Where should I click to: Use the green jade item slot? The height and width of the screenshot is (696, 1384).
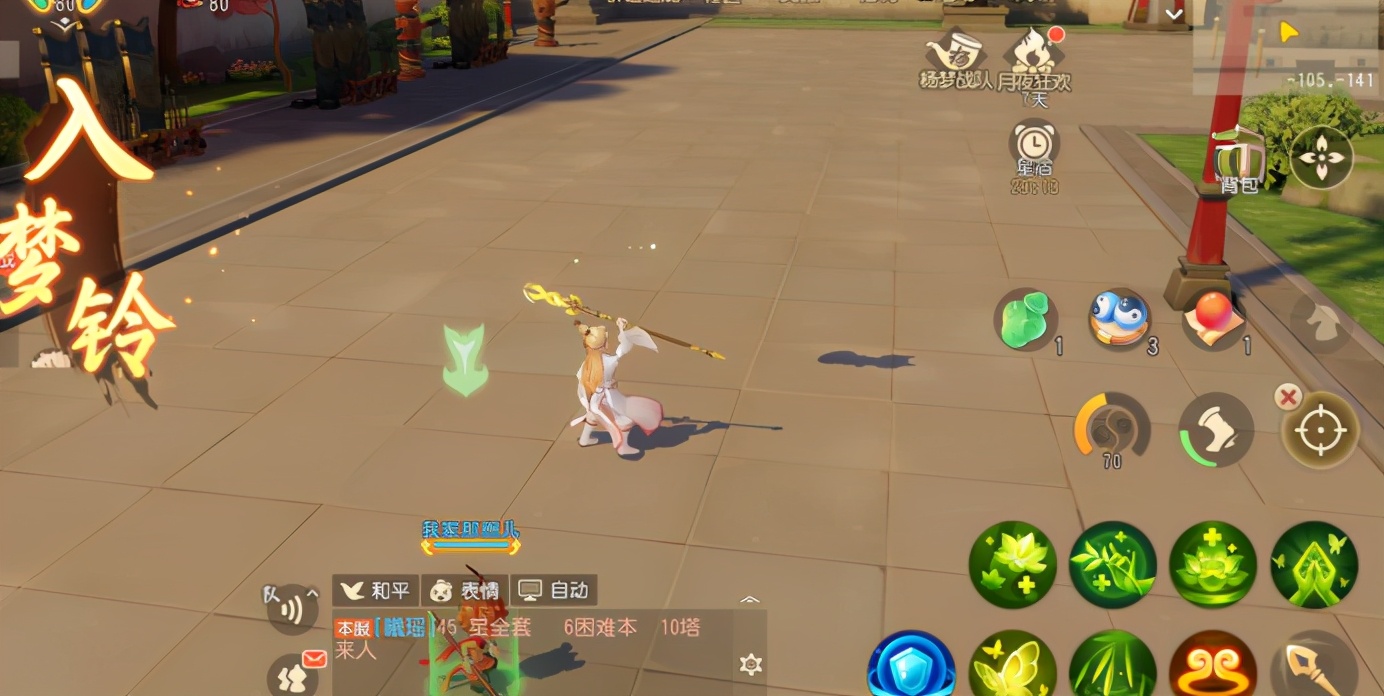tap(1025, 320)
